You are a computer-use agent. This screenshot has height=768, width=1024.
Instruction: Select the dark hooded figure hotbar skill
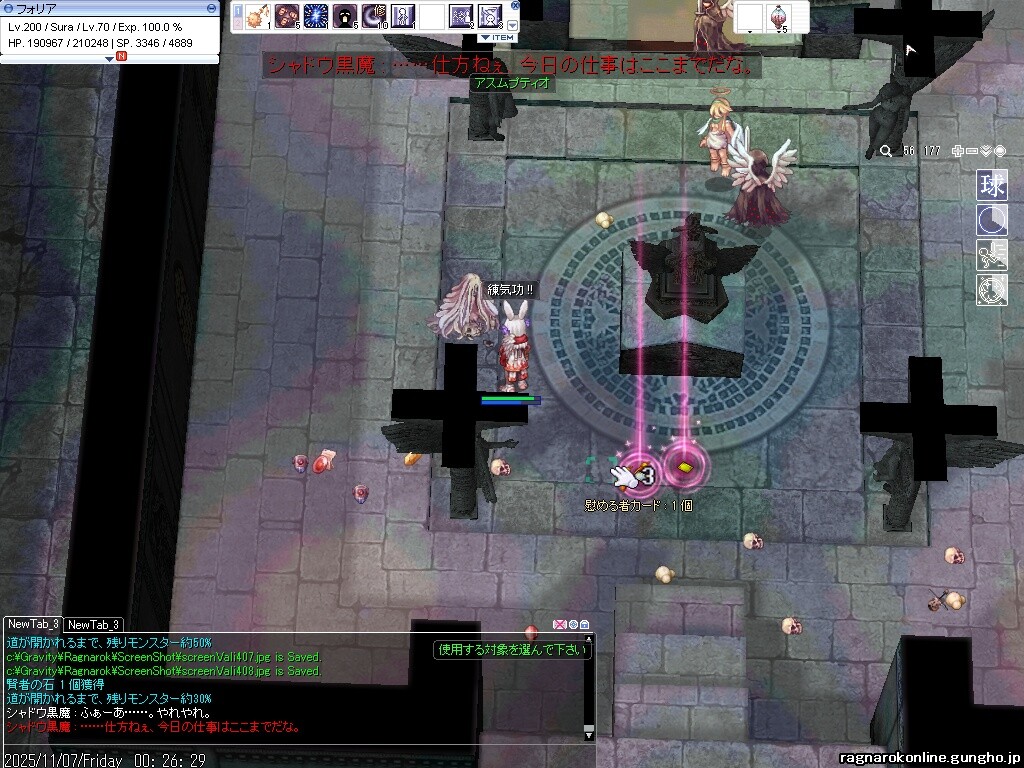pos(345,16)
